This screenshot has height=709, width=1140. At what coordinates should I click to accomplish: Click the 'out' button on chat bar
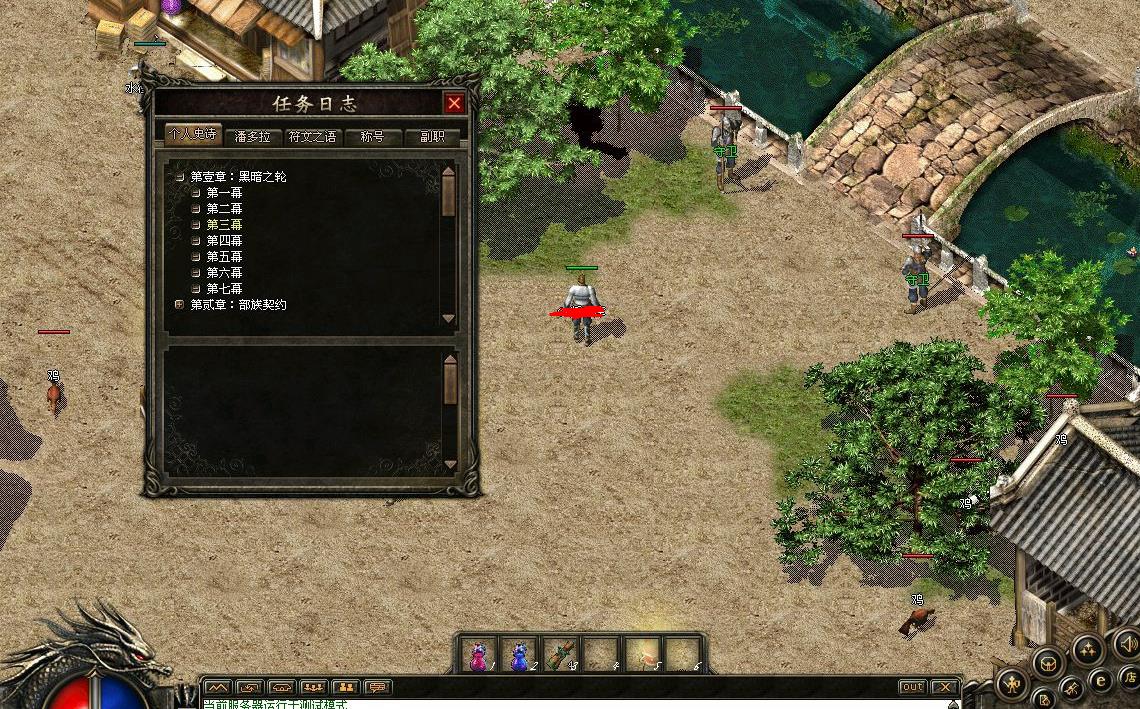tap(912, 687)
